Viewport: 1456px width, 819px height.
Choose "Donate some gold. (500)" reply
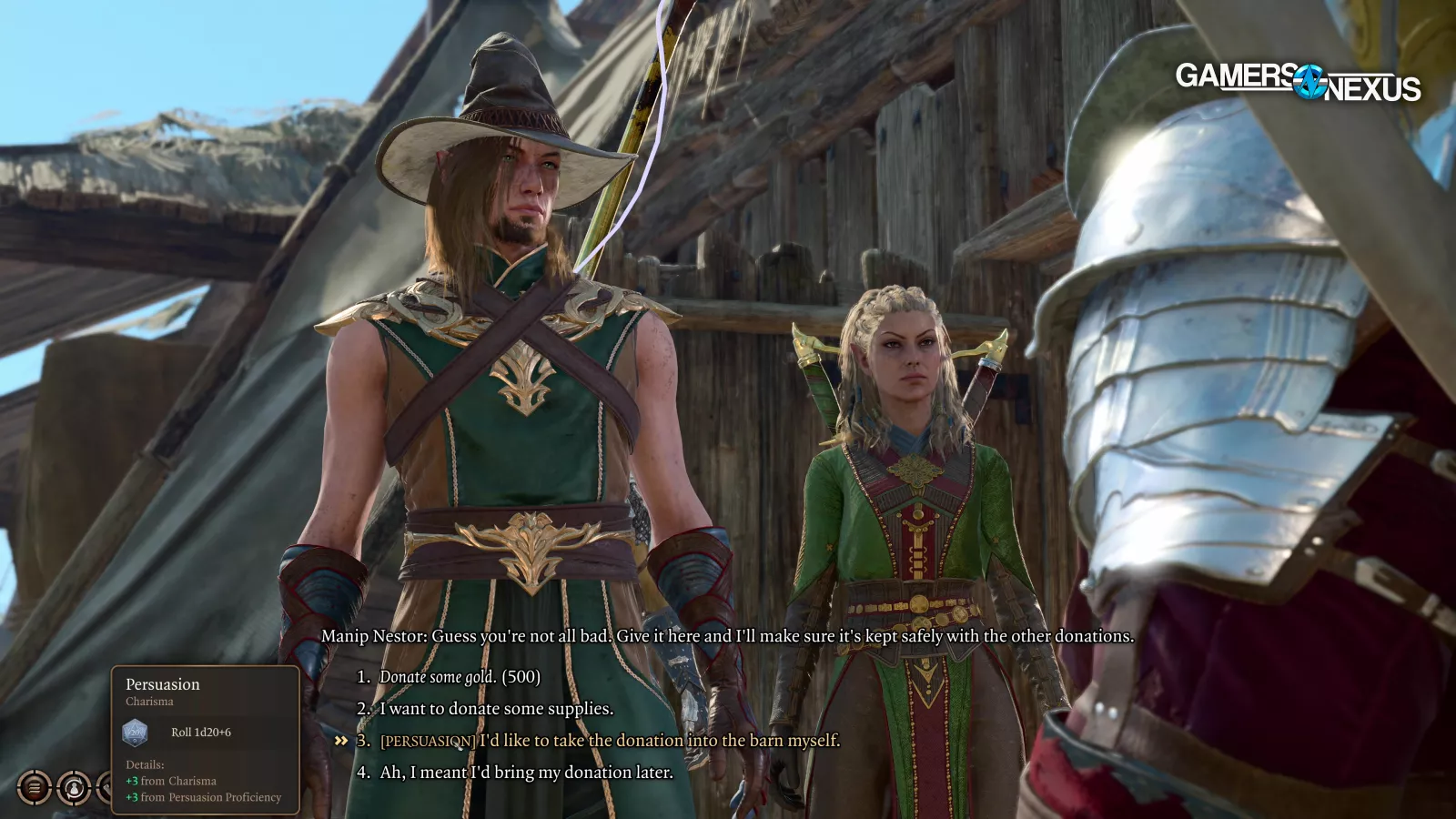coord(460,677)
